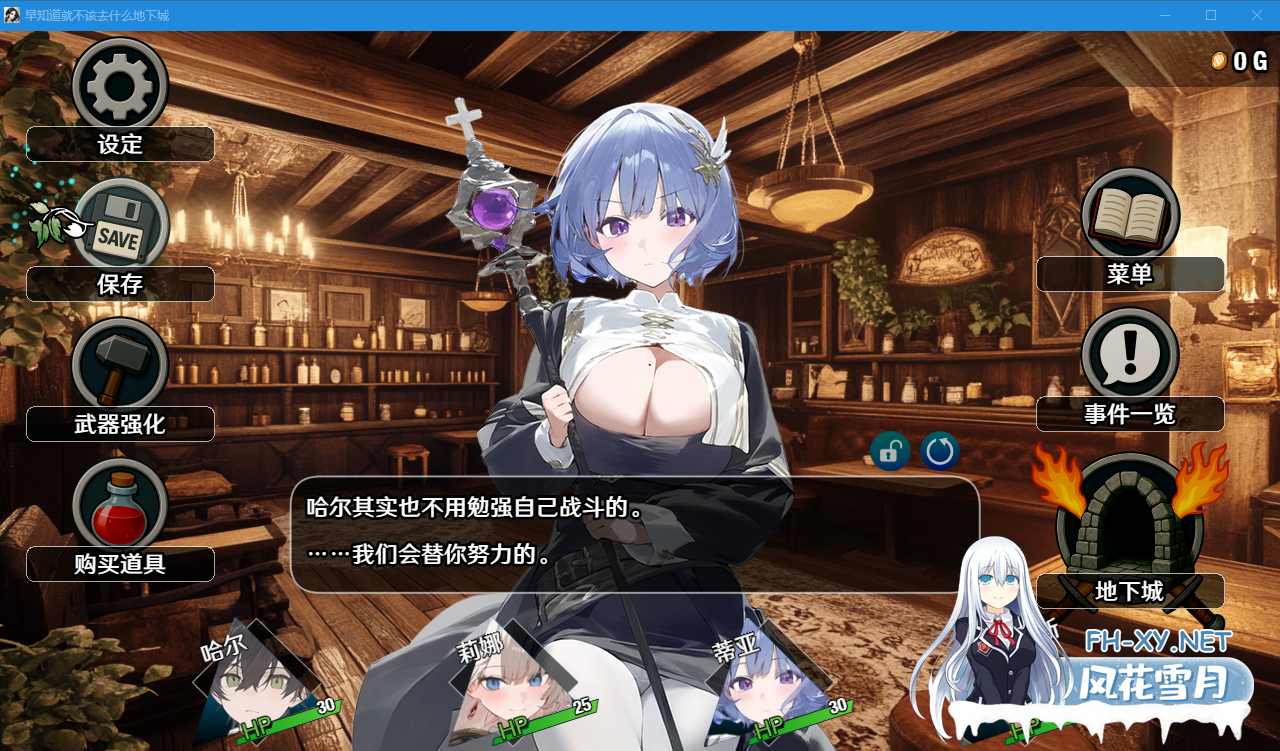Open the 购买道具 potion icon
Viewport: 1280px width, 751px height.
pos(120,505)
